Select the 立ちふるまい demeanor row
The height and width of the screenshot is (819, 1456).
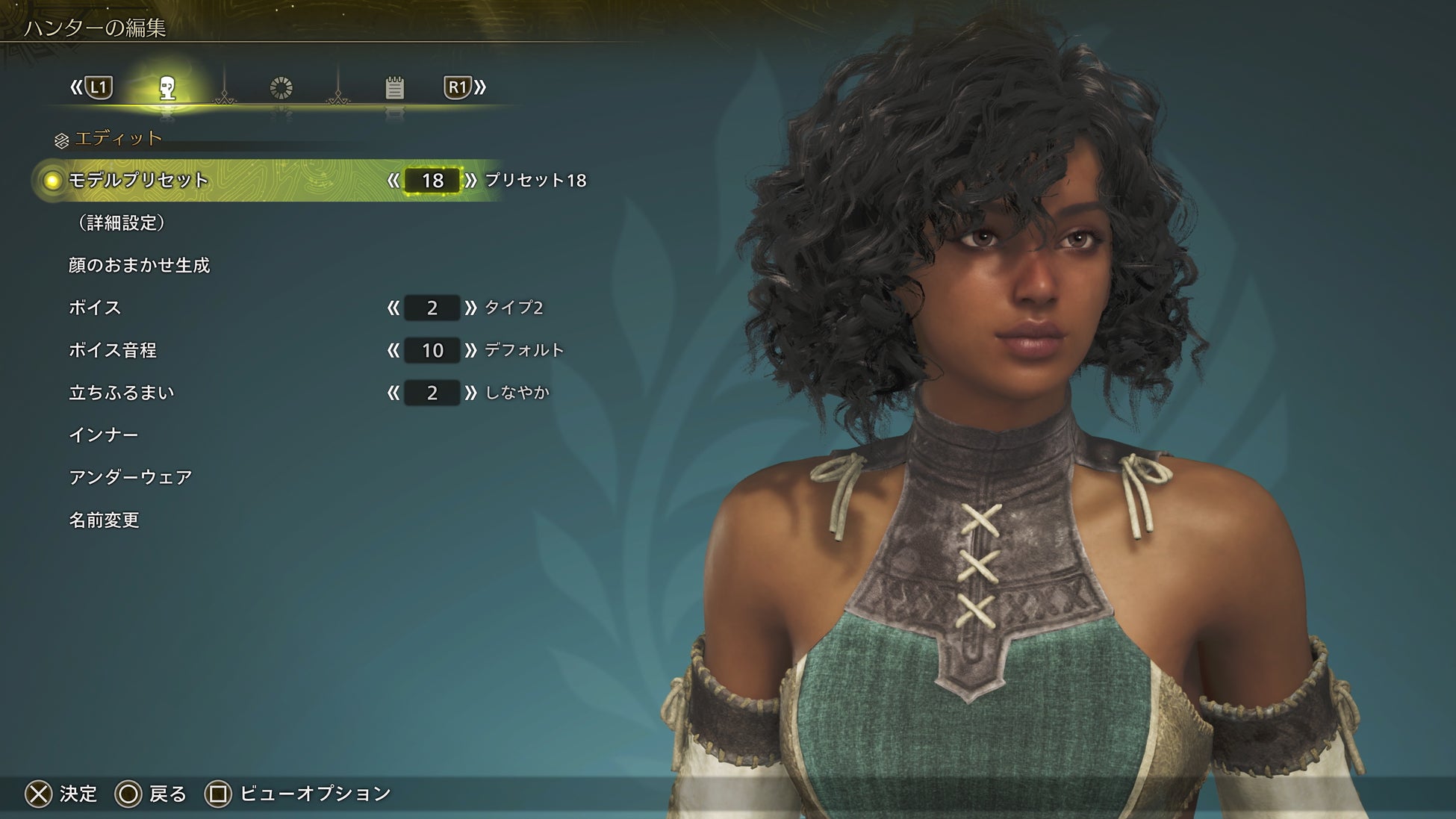click(x=121, y=393)
